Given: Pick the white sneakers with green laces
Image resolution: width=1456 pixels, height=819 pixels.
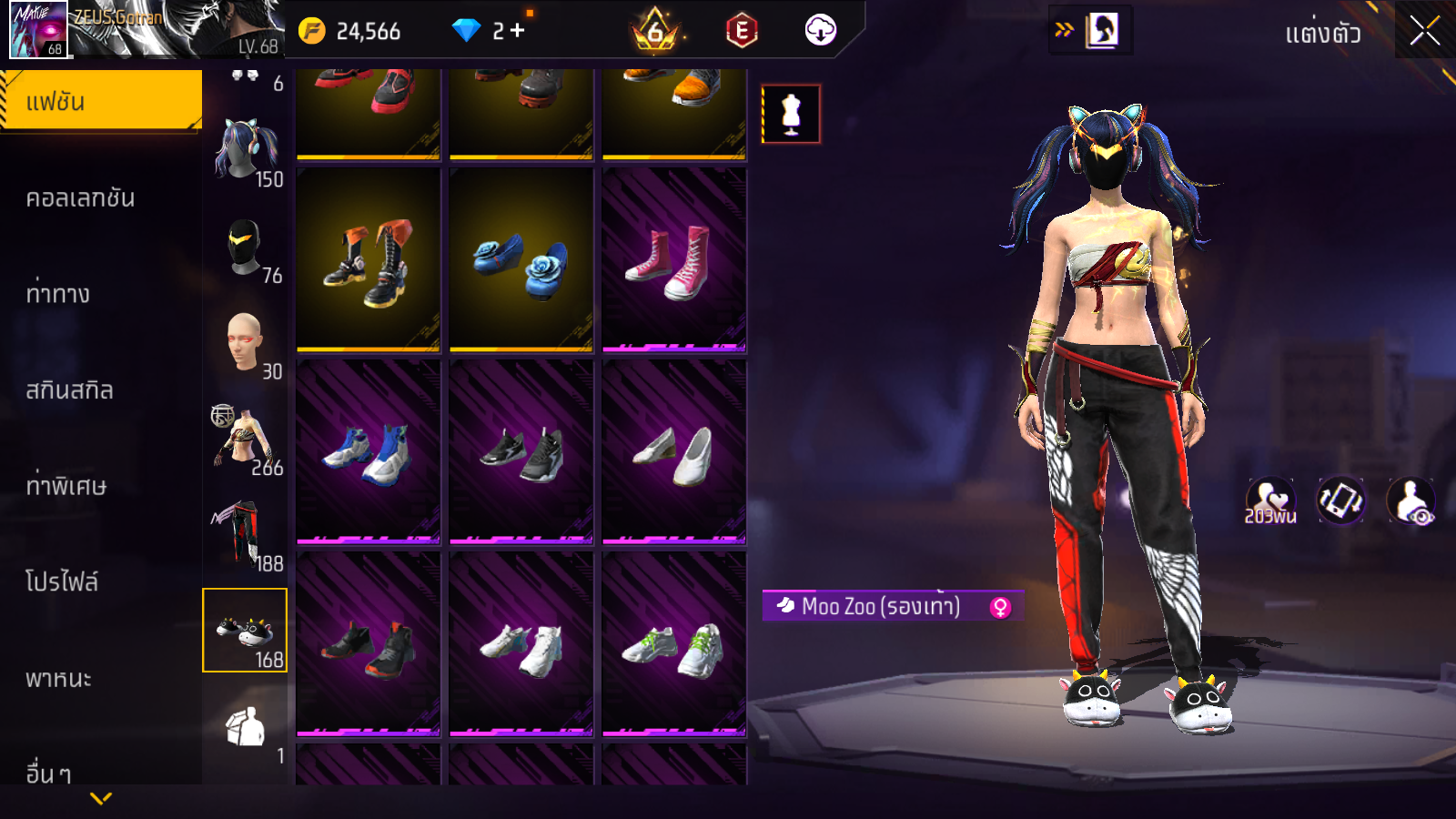Looking at the screenshot, I should pos(674,645).
